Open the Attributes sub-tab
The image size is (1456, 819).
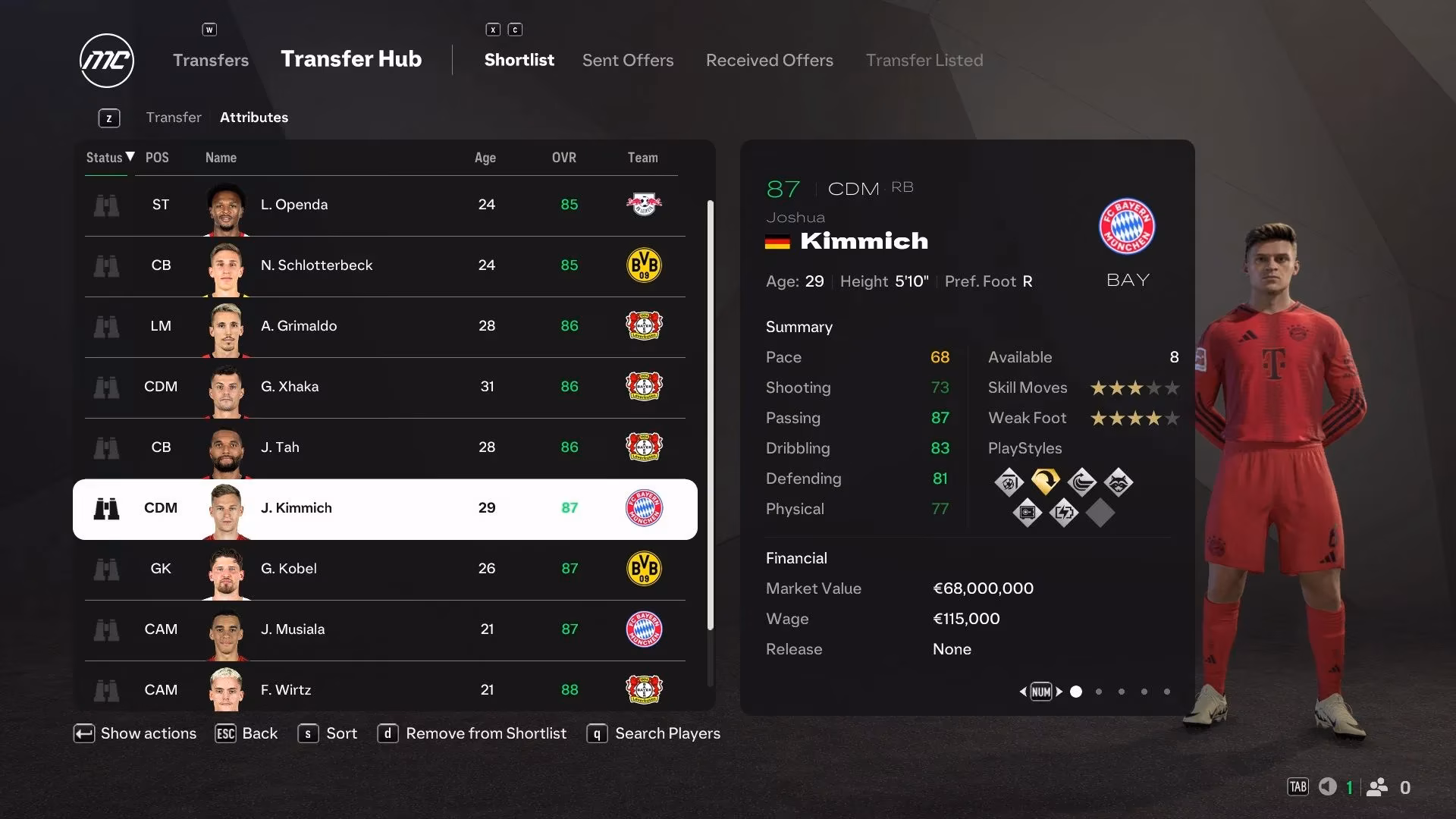coord(254,117)
